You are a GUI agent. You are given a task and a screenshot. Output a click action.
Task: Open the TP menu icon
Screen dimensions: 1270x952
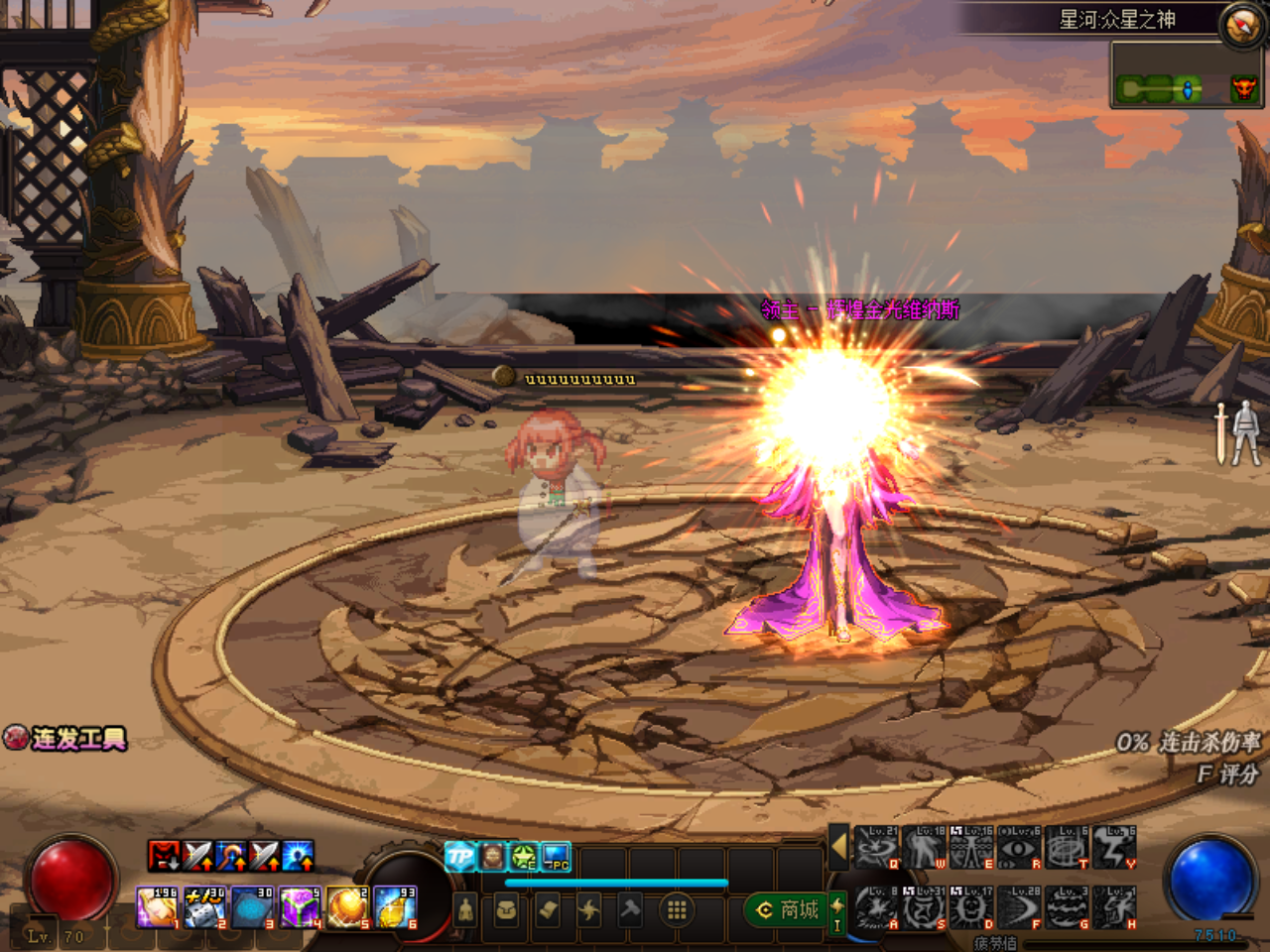tap(459, 856)
